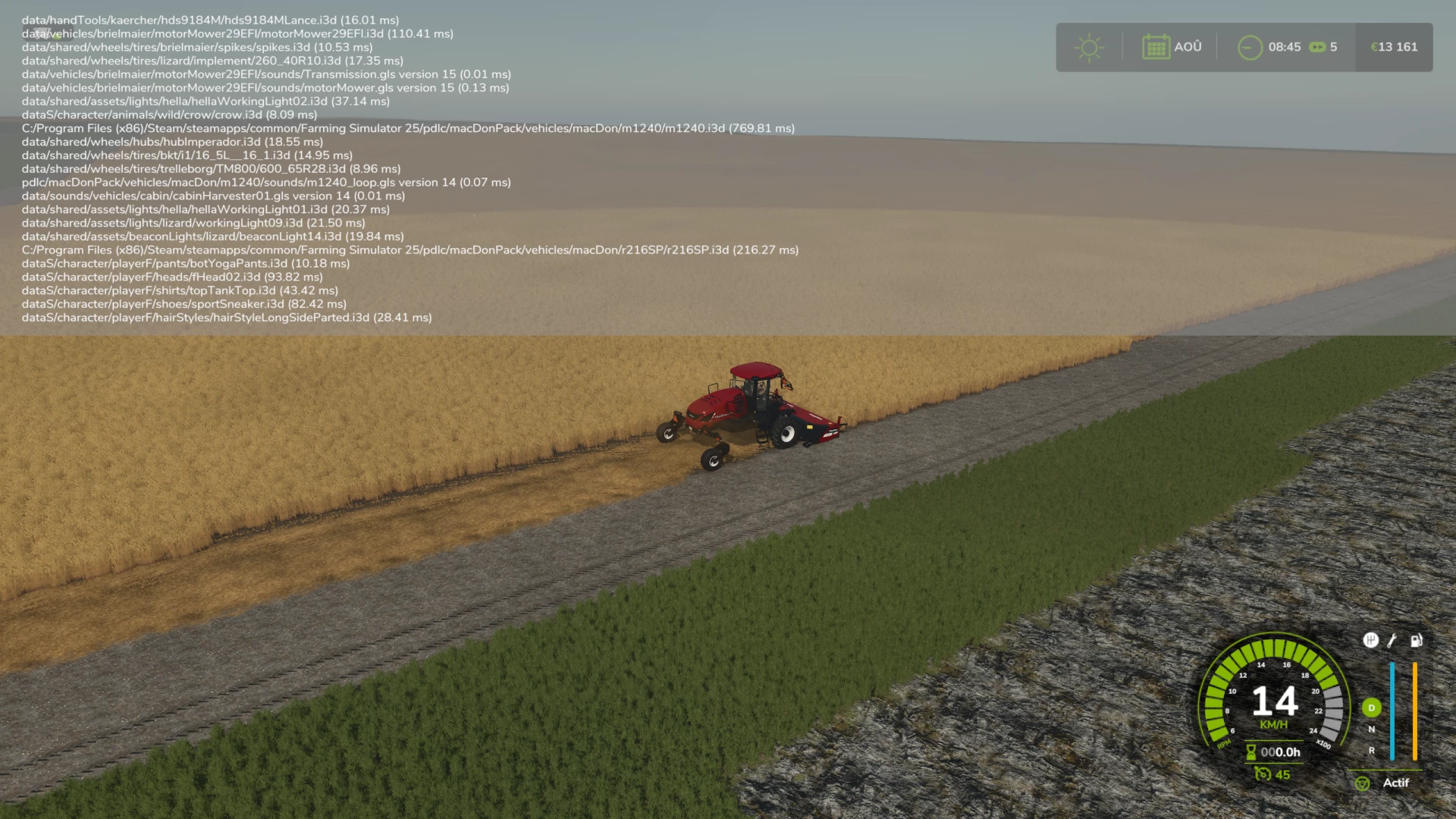This screenshot has height=819, width=1456.
Task: Select the R reverse gear indicator
Action: click(1372, 750)
